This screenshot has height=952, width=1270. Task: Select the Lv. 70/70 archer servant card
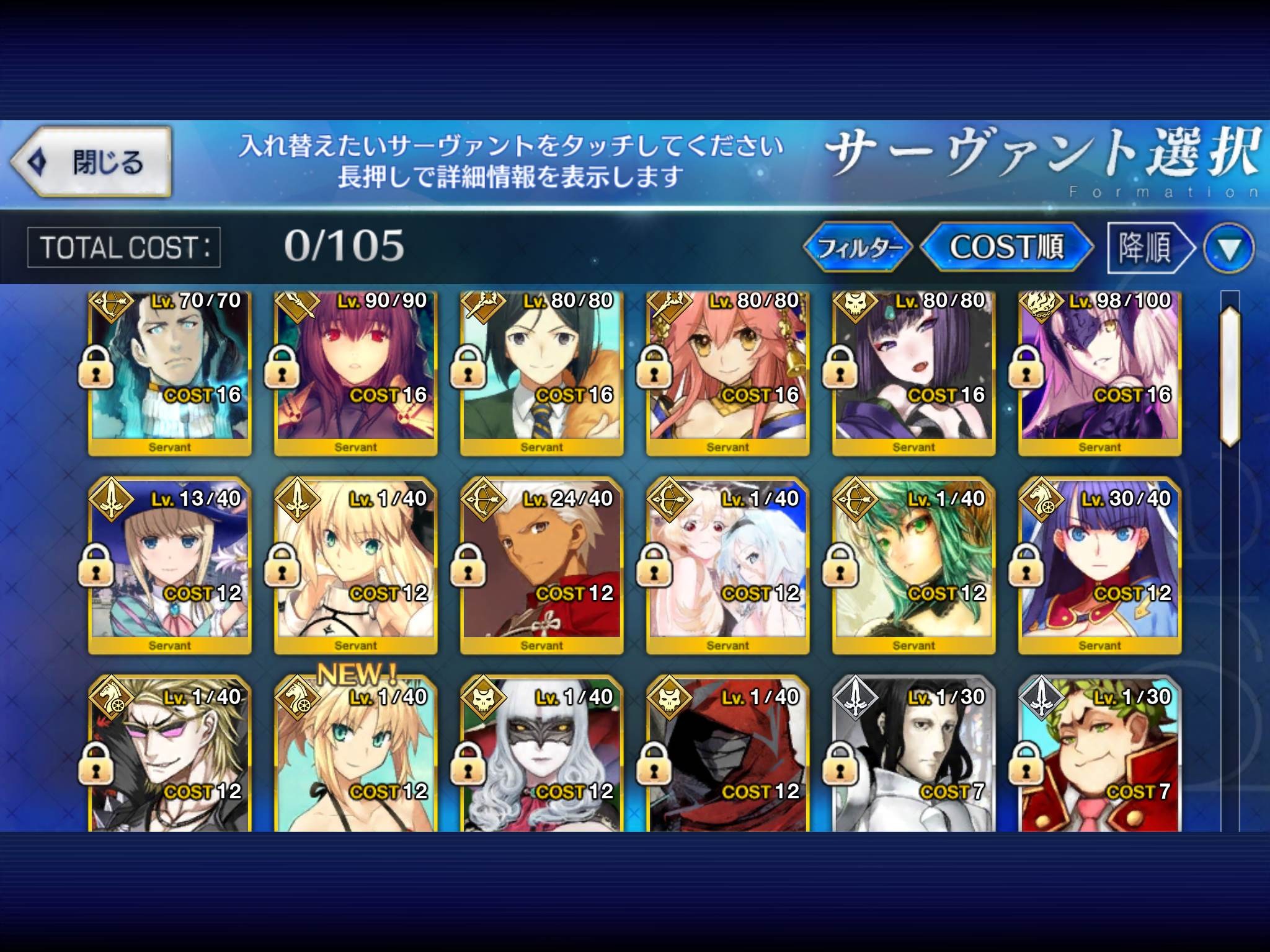(169, 372)
